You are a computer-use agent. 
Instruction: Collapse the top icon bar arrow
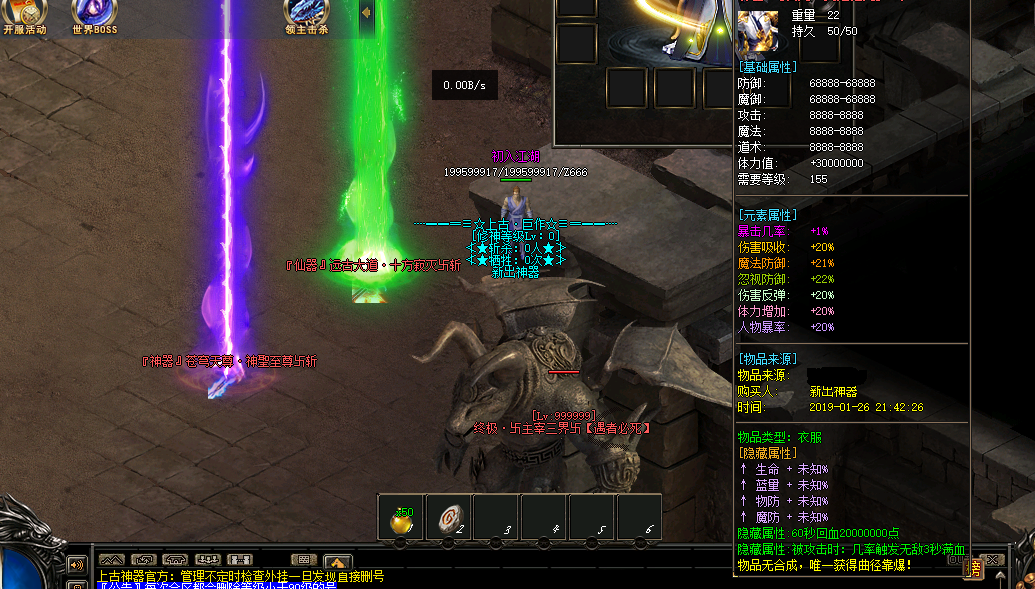click(x=366, y=13)
